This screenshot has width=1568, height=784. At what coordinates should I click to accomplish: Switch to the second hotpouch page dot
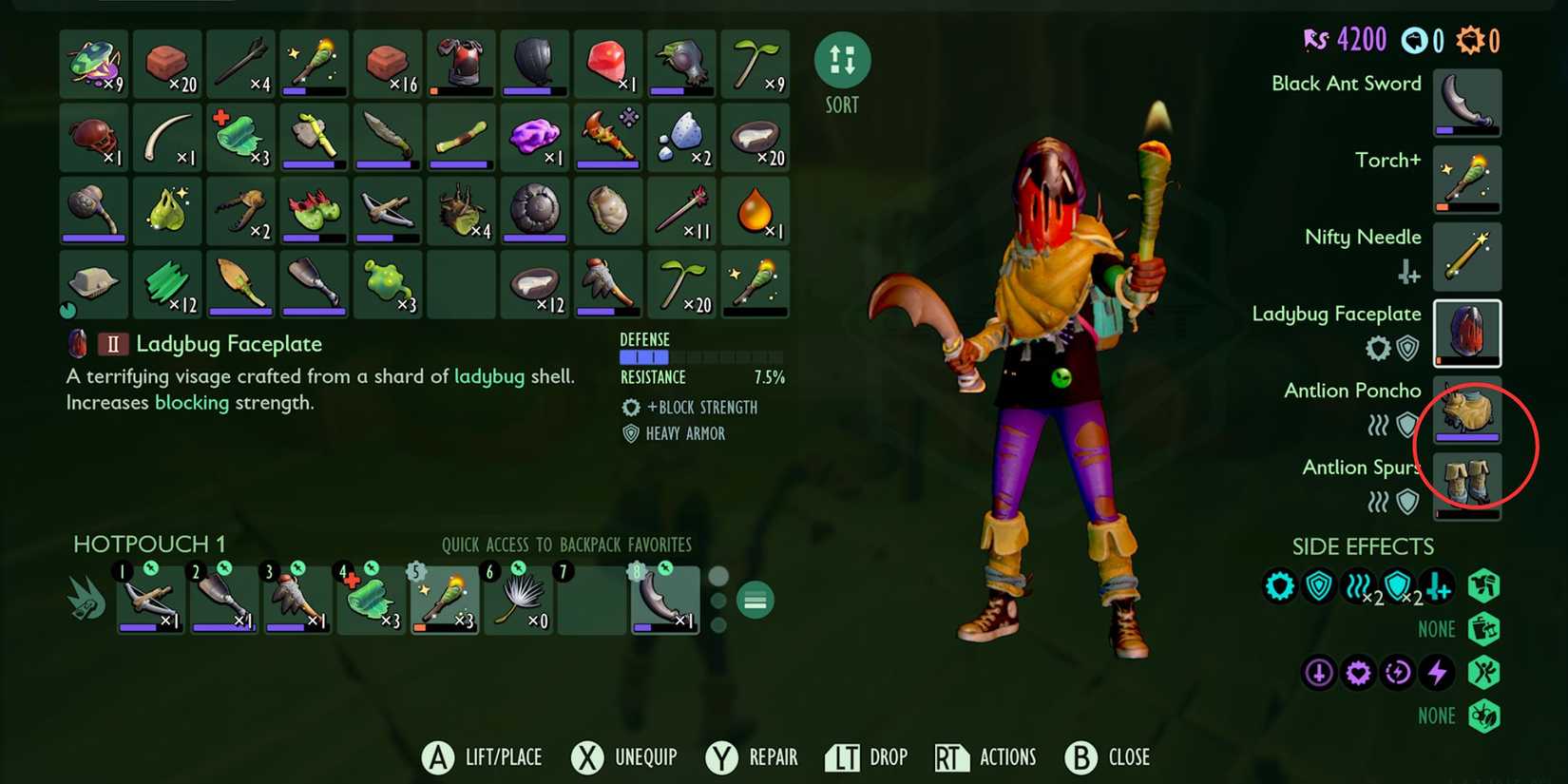click(x=718, y=600)
